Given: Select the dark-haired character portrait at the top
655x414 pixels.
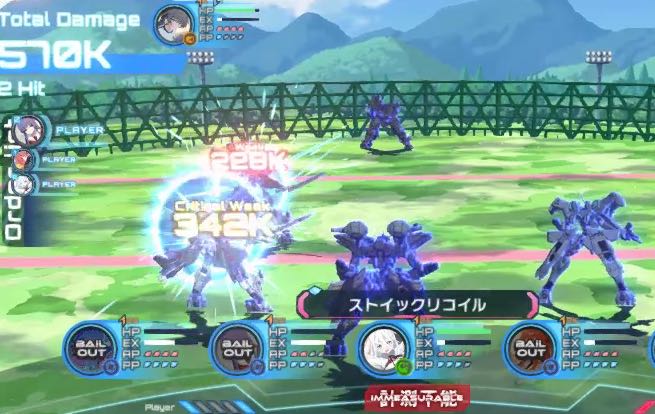Looking at the screenshot, I should [176, 21].
